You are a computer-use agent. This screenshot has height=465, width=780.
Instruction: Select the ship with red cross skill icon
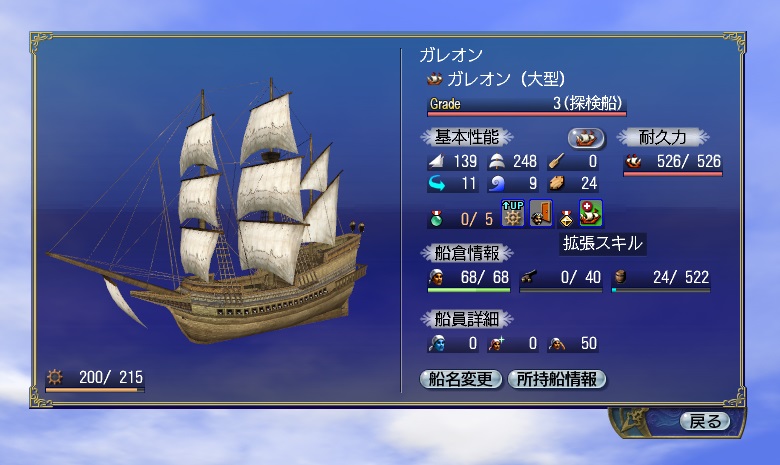click(x=590, y=213)
